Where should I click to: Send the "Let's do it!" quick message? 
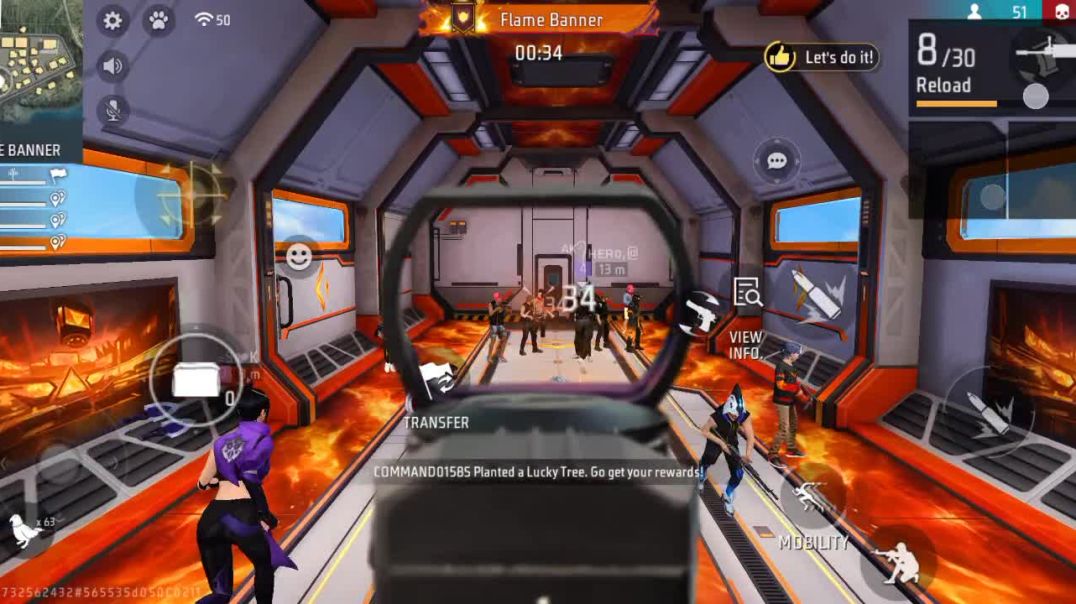point(822,57)
